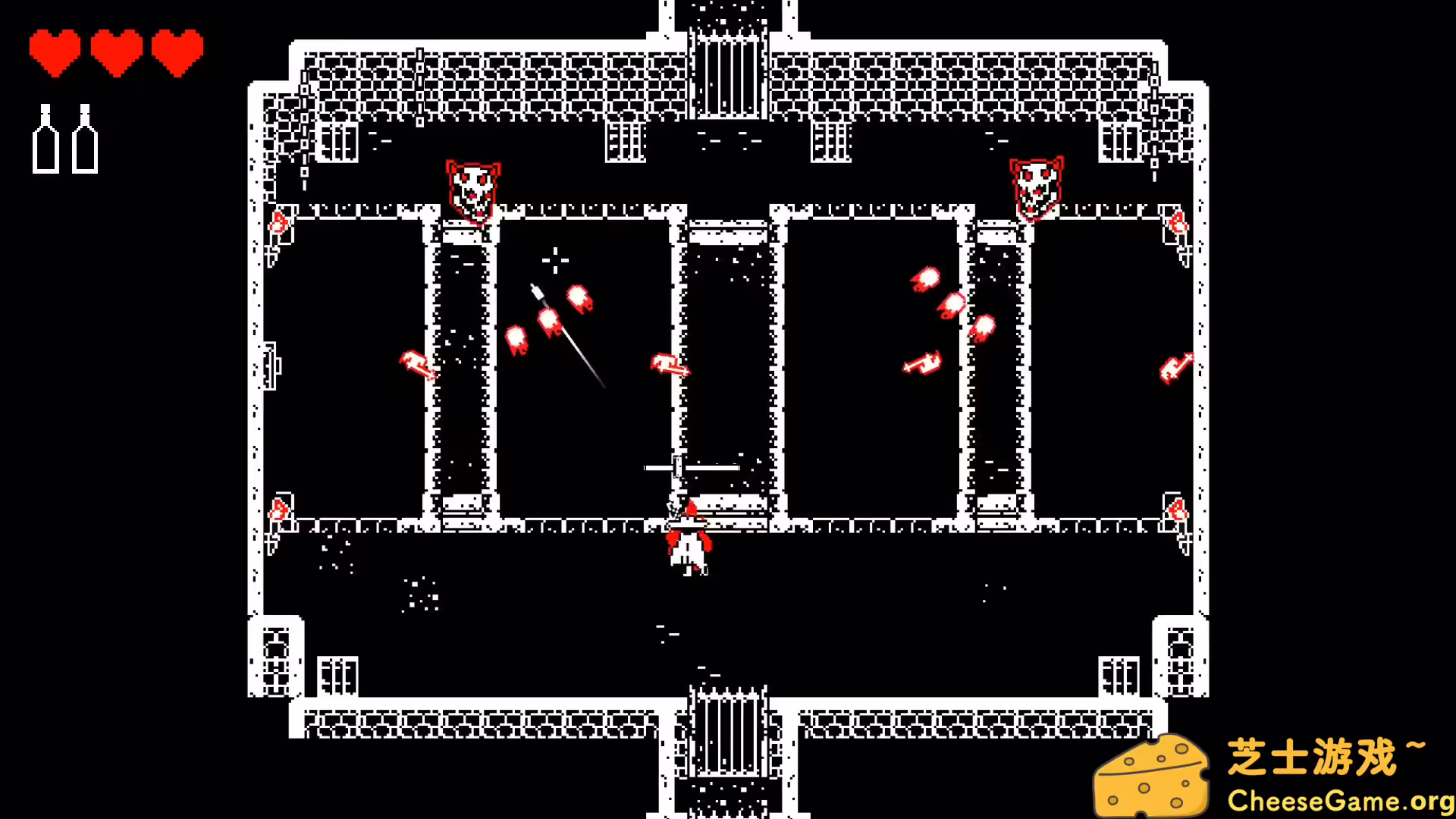Toggle the torch sconce in the upper-left corner
This screenshot has height=819, width=1456.
[x=278, y=224]
